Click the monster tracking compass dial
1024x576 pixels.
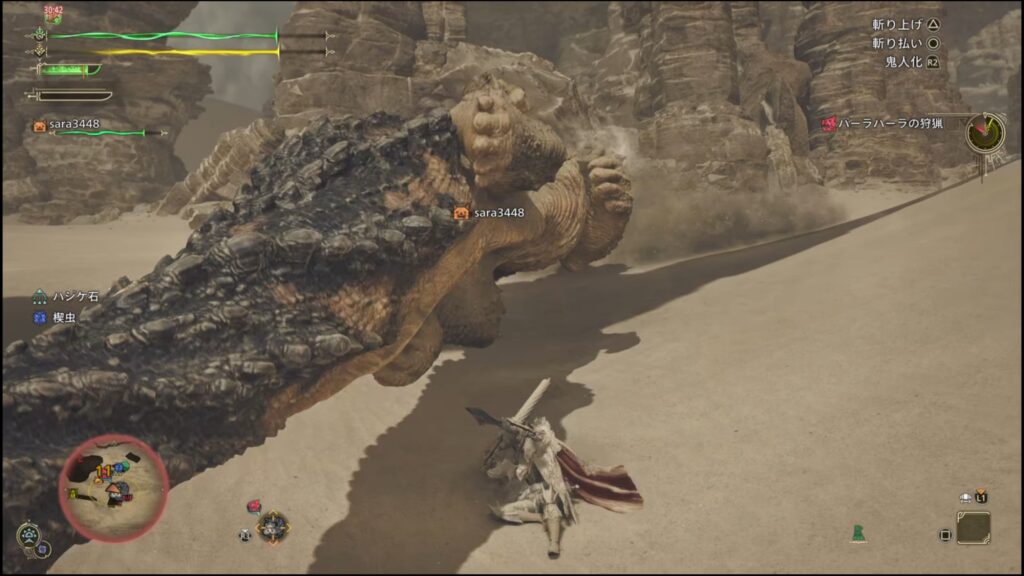pos(985,131)
